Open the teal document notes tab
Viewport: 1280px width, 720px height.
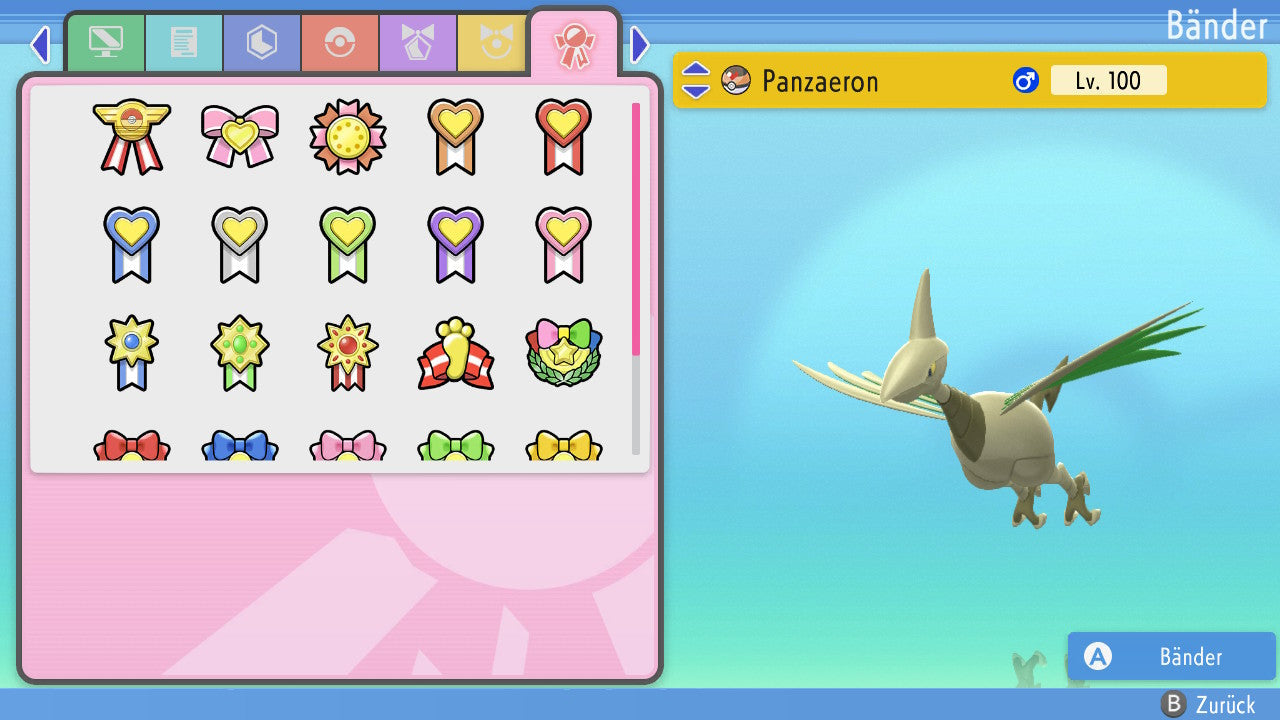[184, 43]
